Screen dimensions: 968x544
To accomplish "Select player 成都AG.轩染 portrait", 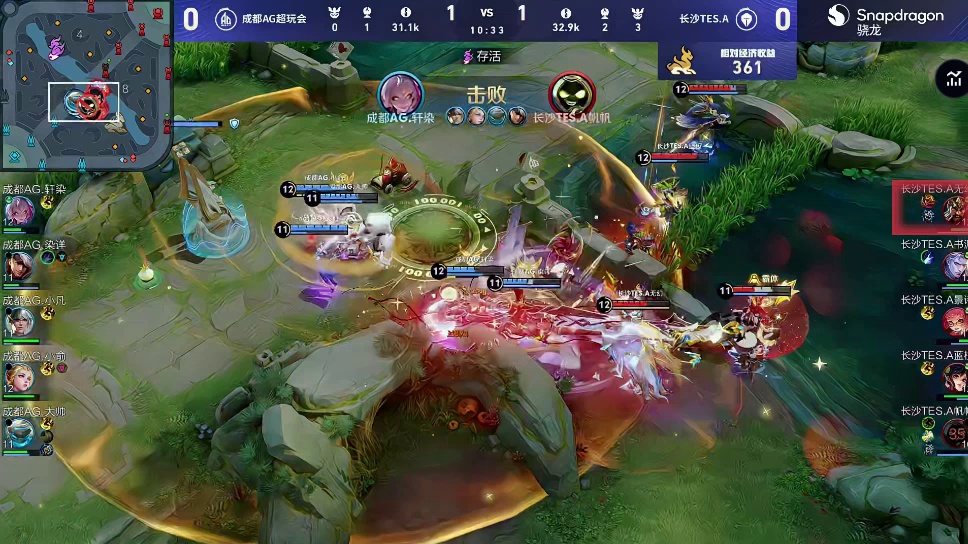I will click(x=19, y=211).
